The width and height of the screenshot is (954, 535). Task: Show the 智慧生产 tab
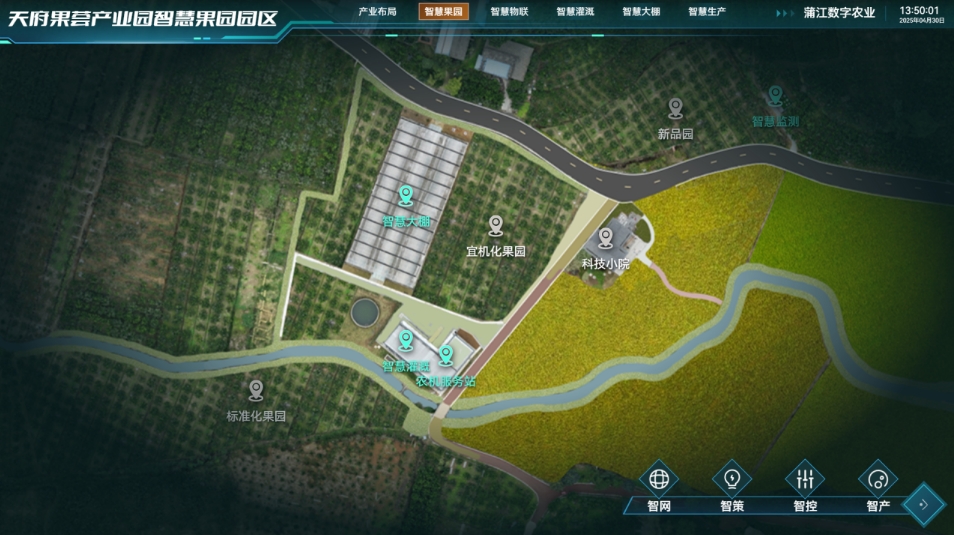point(707,12)
